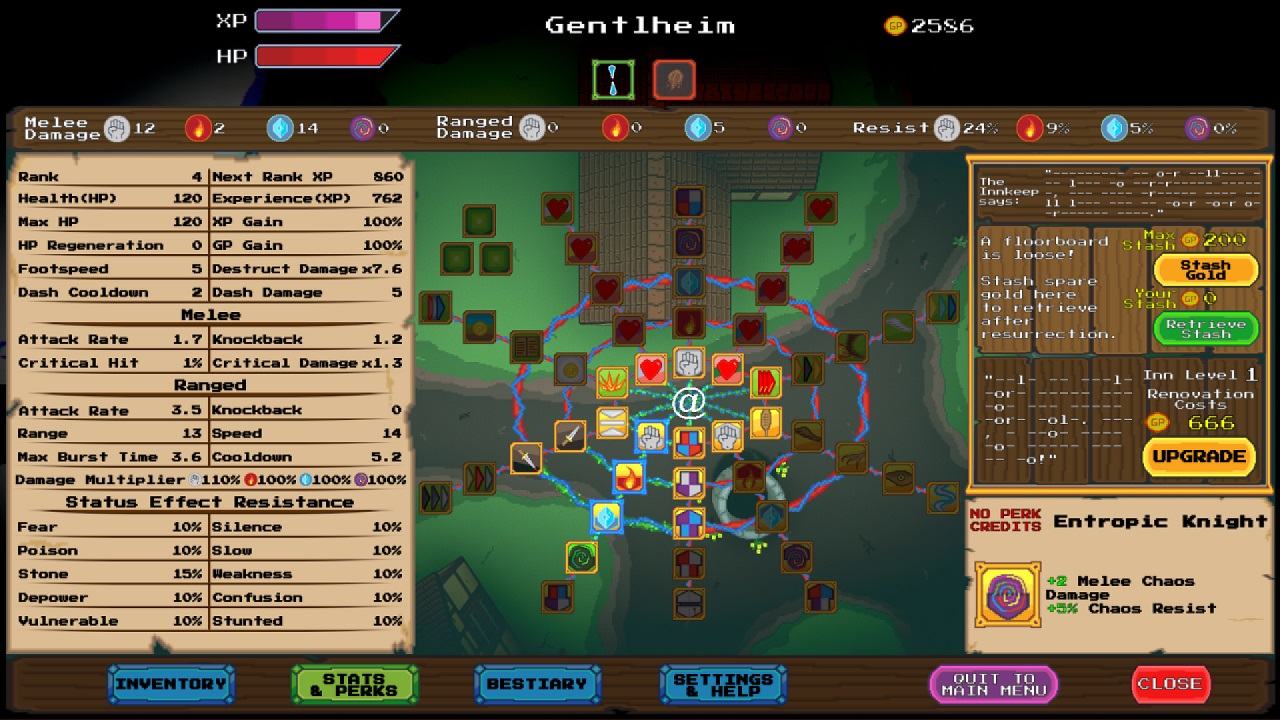Select the dagger weapon perk node

[x=570, y=436]
